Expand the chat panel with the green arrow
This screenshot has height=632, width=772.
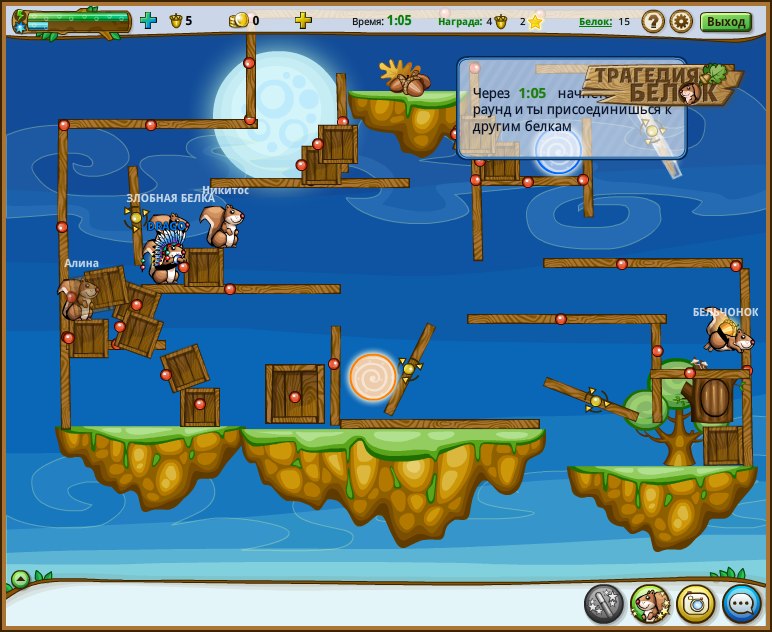pos(20,578)
